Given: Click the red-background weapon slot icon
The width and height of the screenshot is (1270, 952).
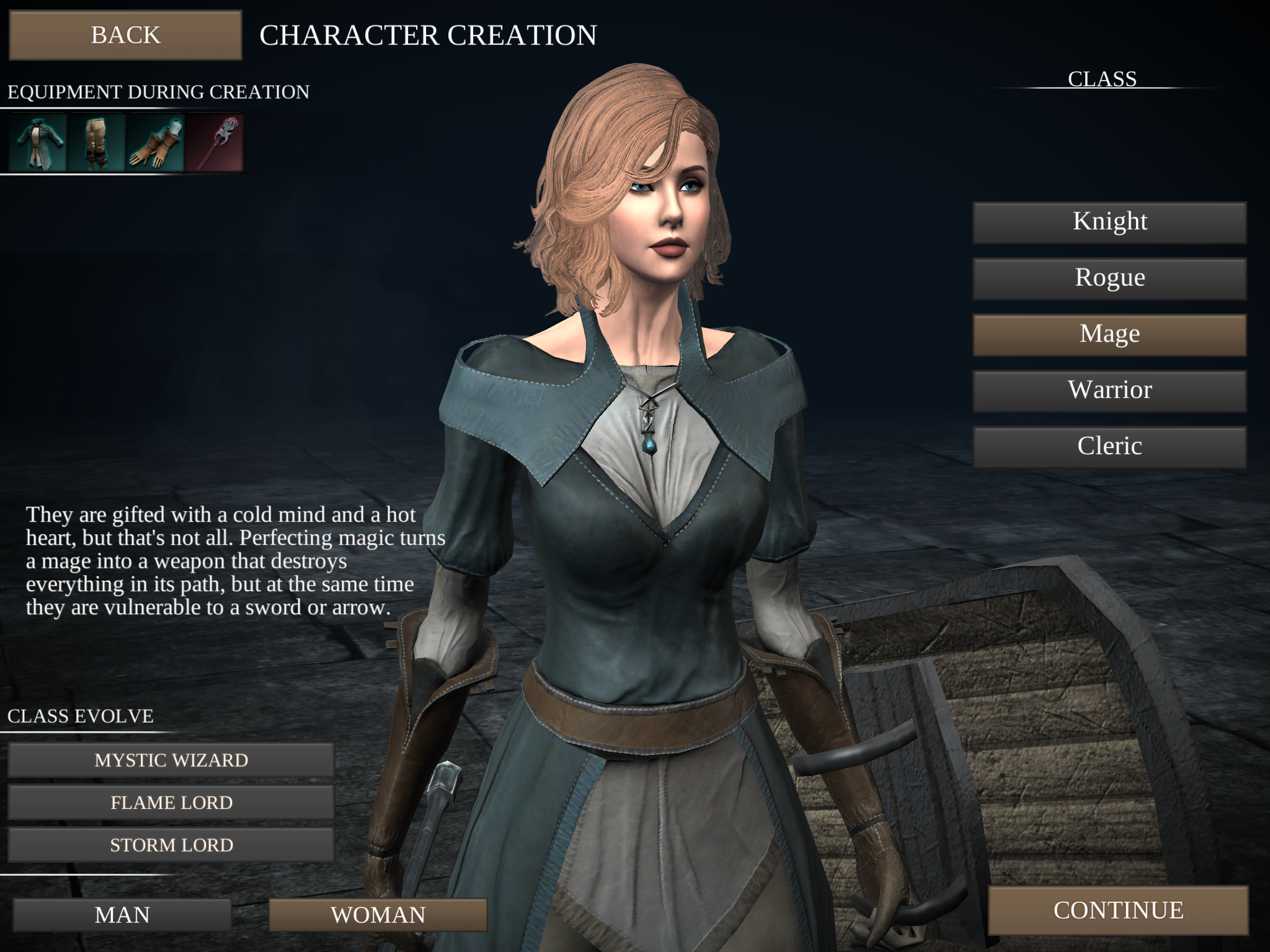Looking at the screenshot, I should [214, 144].
